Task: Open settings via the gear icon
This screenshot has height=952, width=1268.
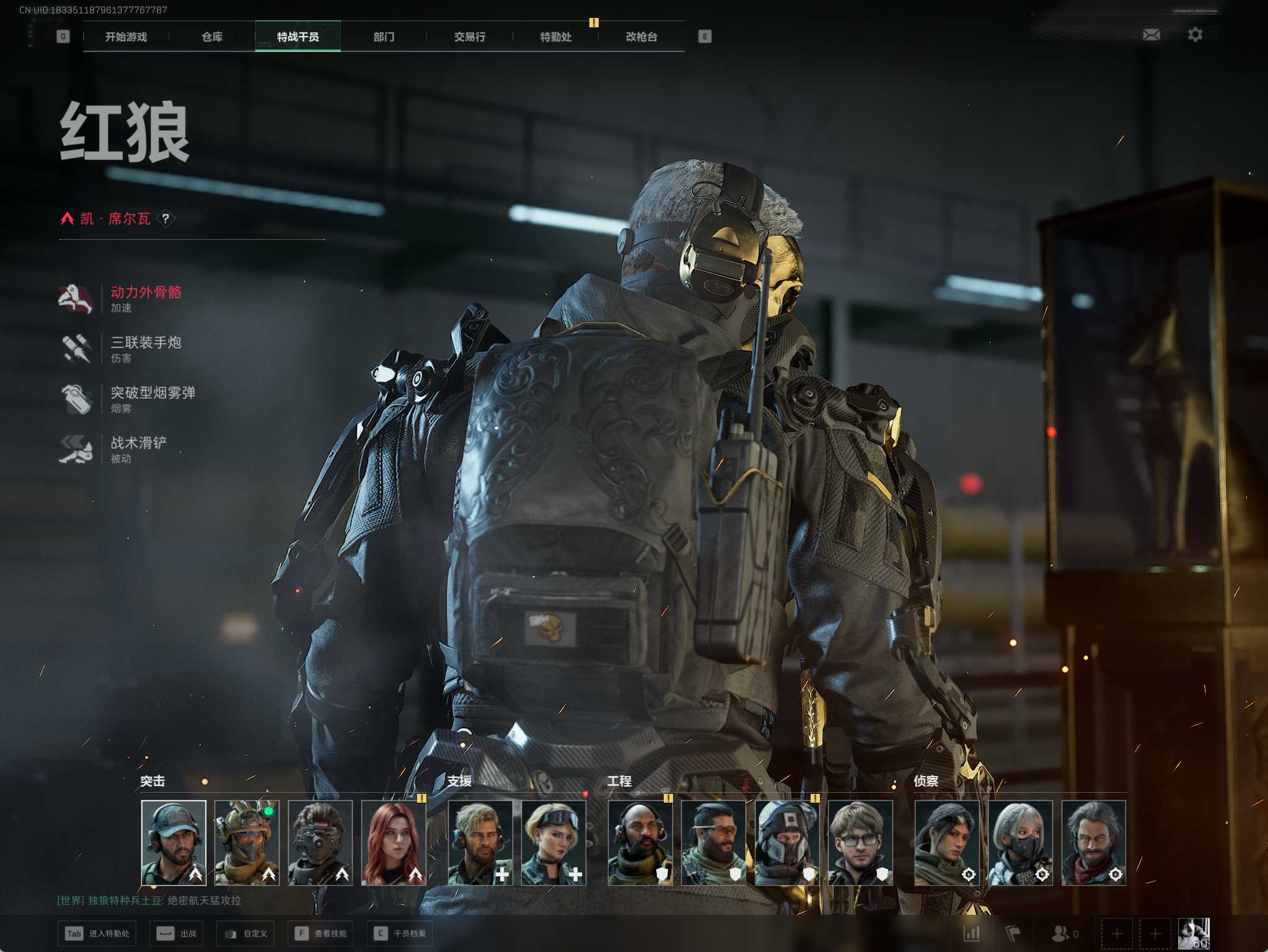Action: click(1195, 35)
